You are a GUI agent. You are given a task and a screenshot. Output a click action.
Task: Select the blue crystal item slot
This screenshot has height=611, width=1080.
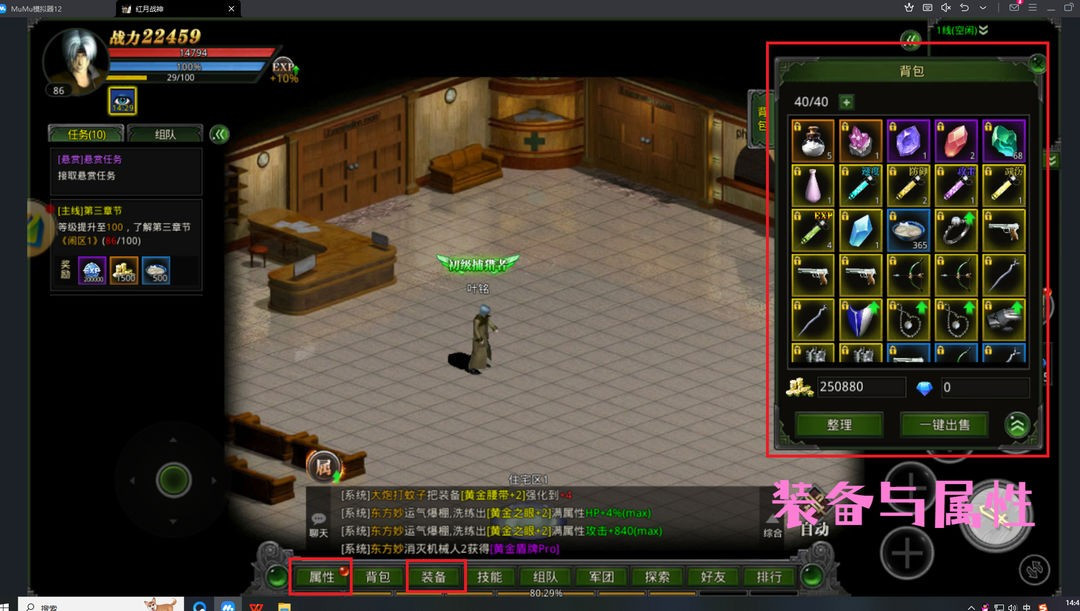pos(861,230)
